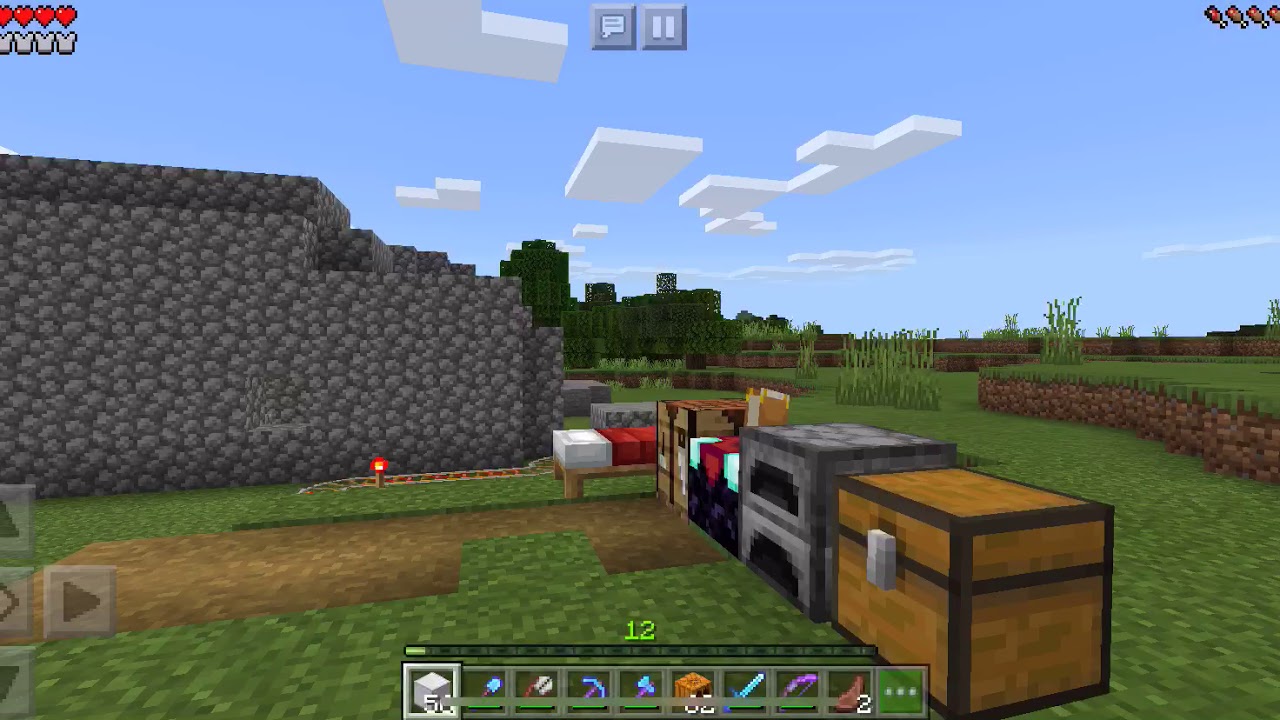This screenshot has width=1280, height=720.
Task: Select the iron block in the first hotbar slot
Action: (434, 686)
